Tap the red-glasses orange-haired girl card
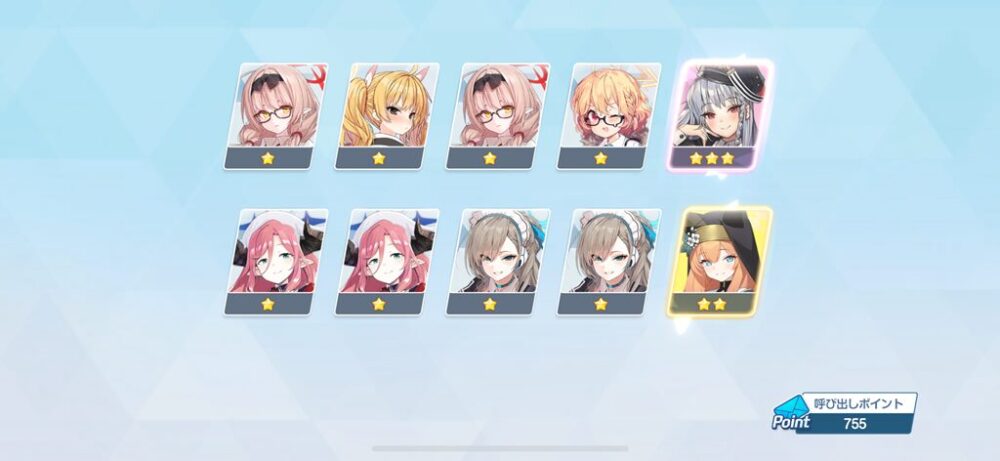Screen dimensions: 1000x461 tap(607, 115)
